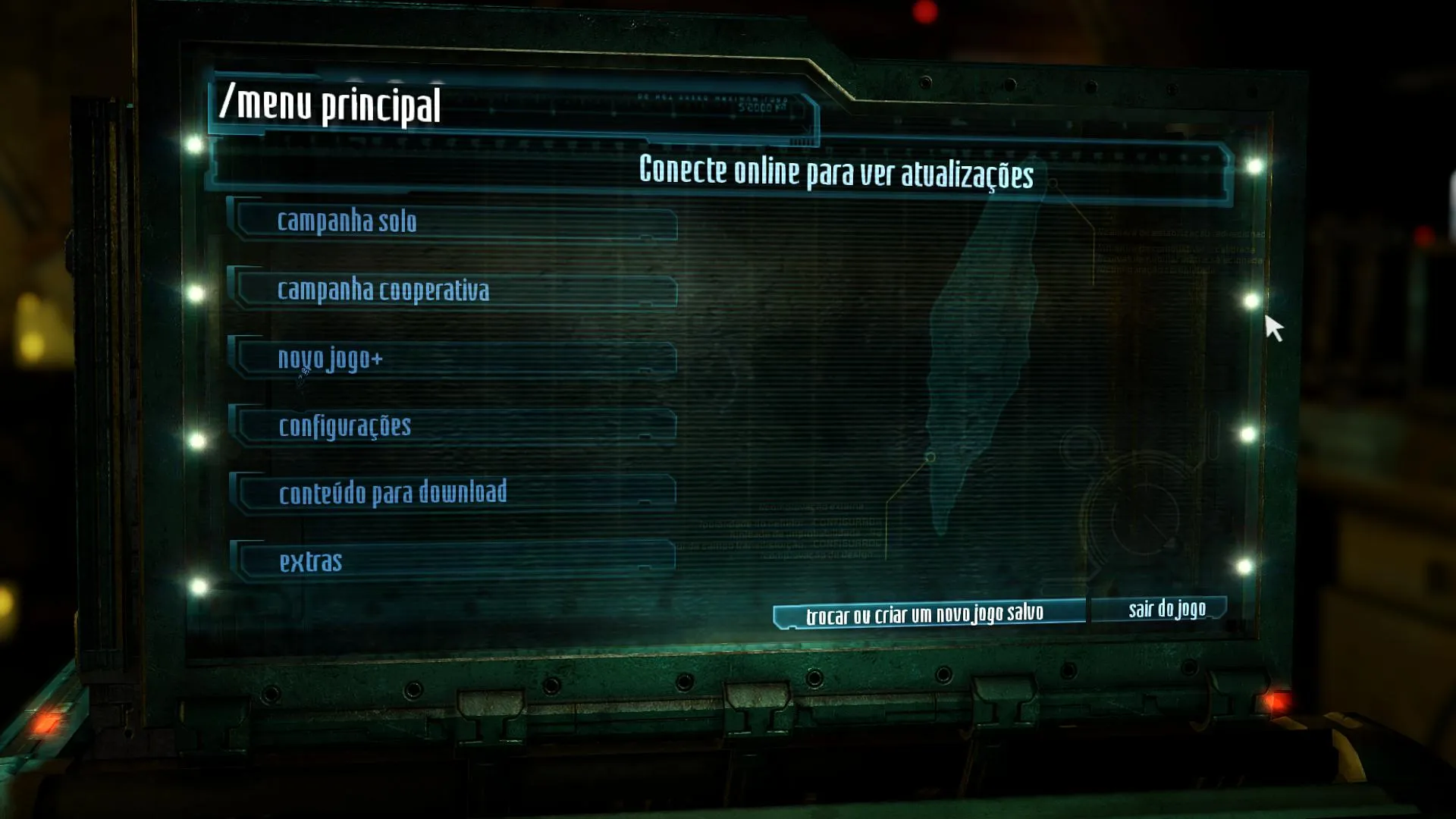
Task: Click sair do jogo button
Action: [x=1165, y=609]
